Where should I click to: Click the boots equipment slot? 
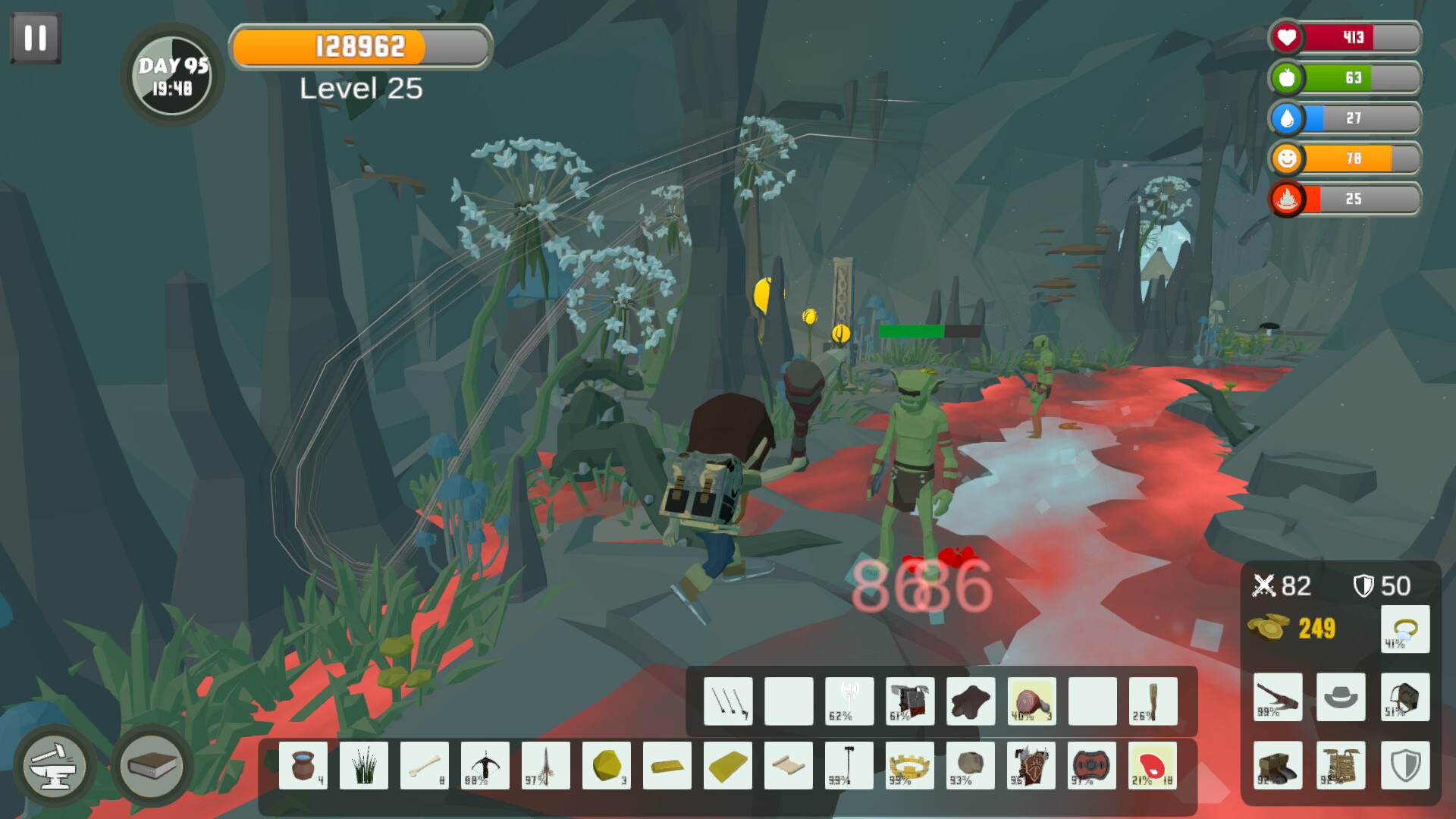[x=1278, y=766]
